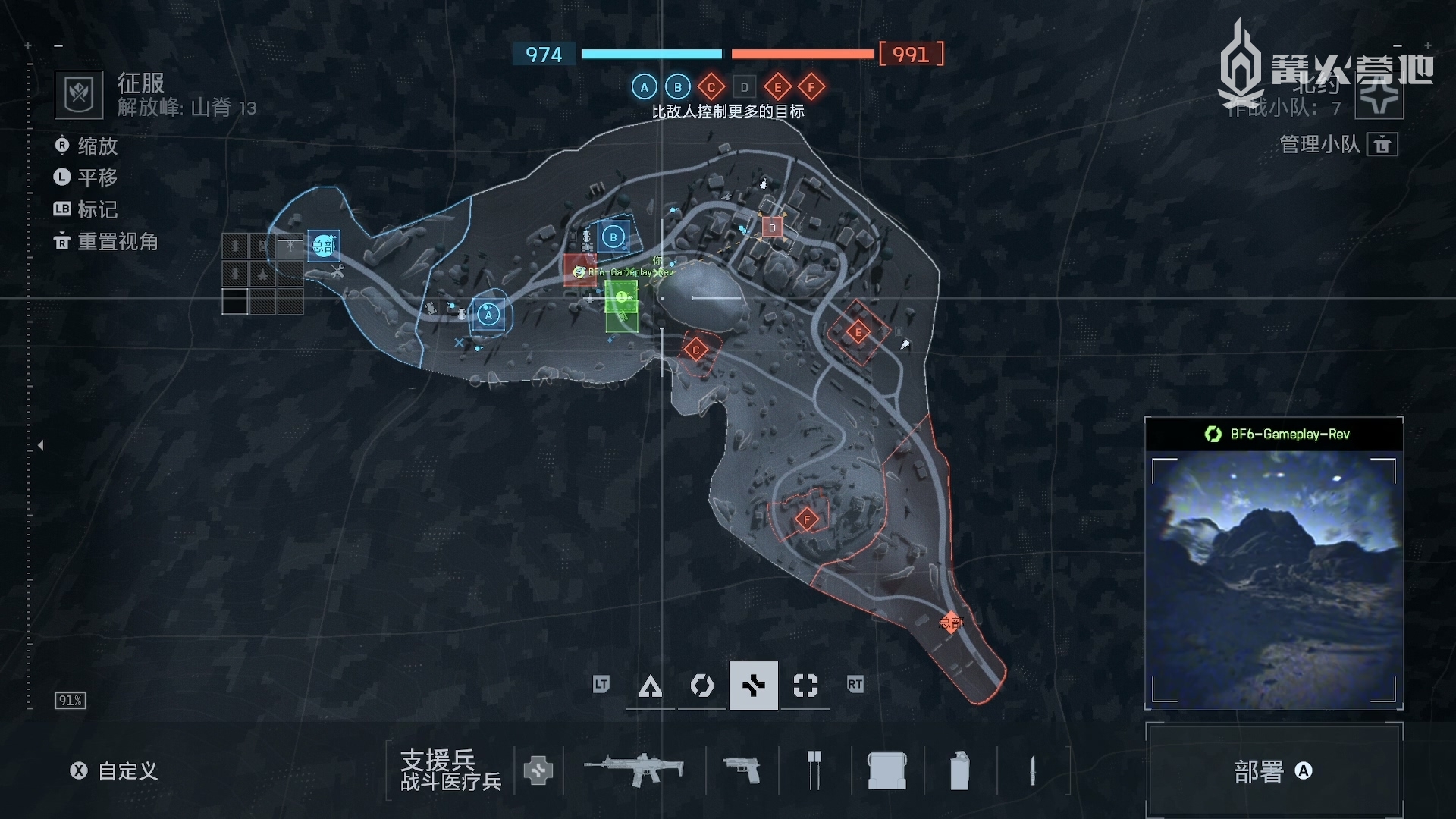This screenshot has width=1456, height=819.
Task: Choose the melee knife slot
Action: [1032, 770]
